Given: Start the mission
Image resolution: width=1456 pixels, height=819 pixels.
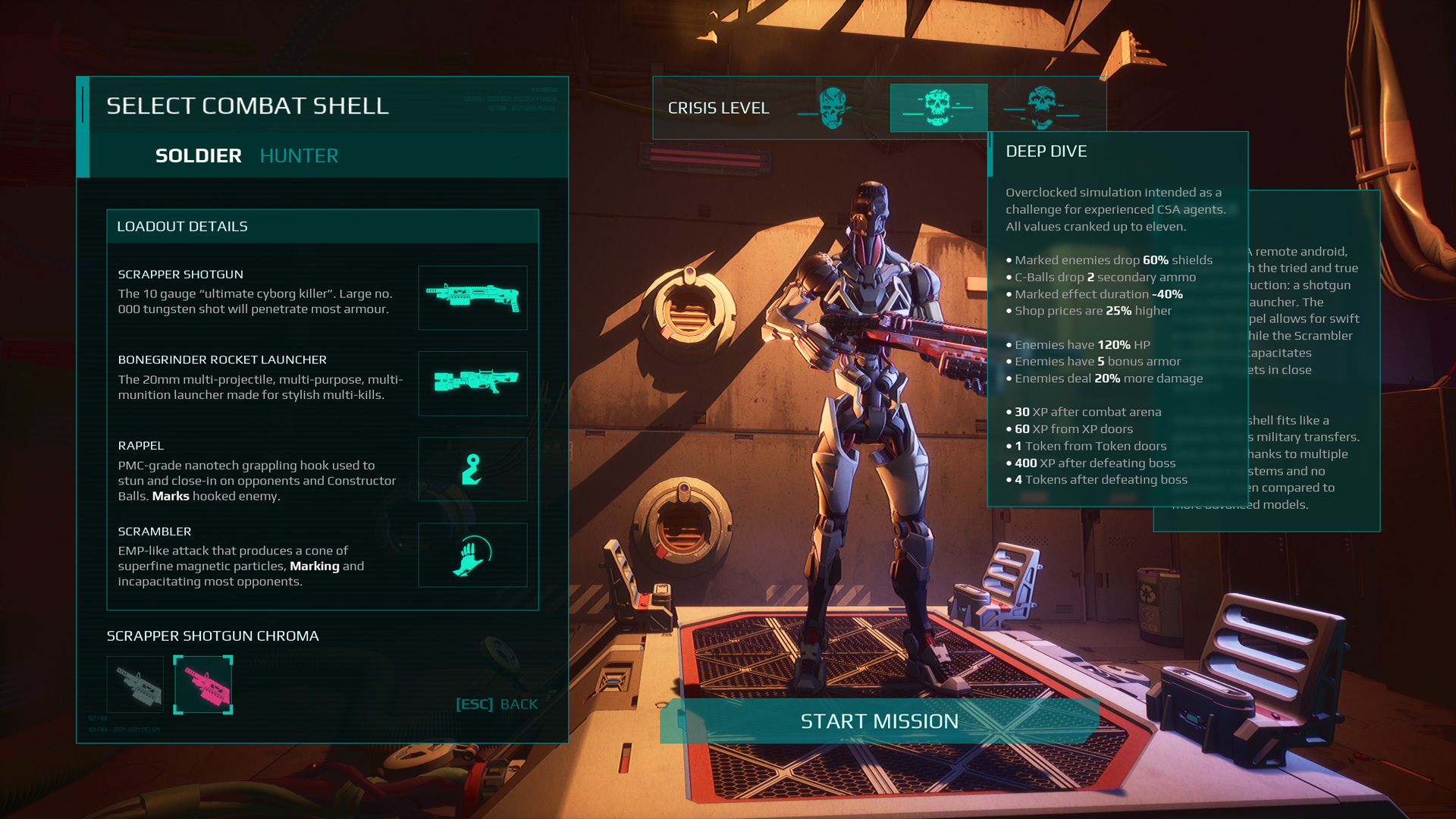Looking at the screenshot, I should 880,721.
